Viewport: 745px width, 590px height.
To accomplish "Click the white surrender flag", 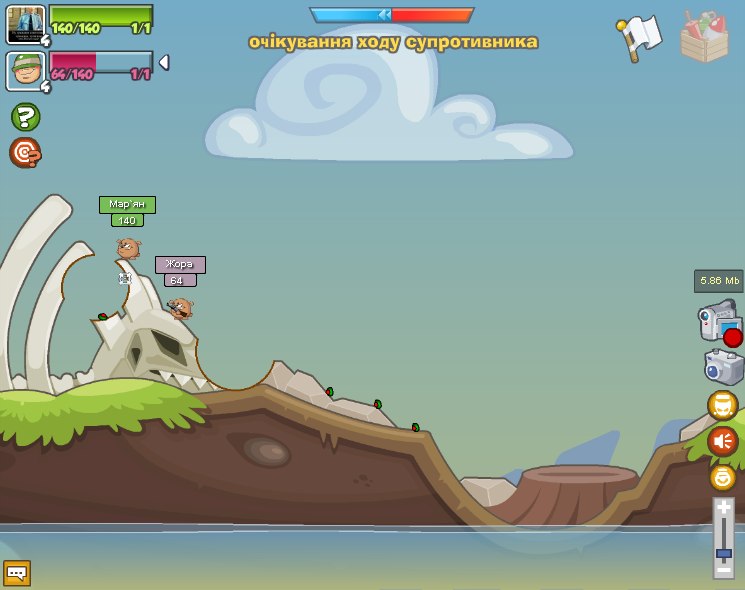I will [639, 37].
